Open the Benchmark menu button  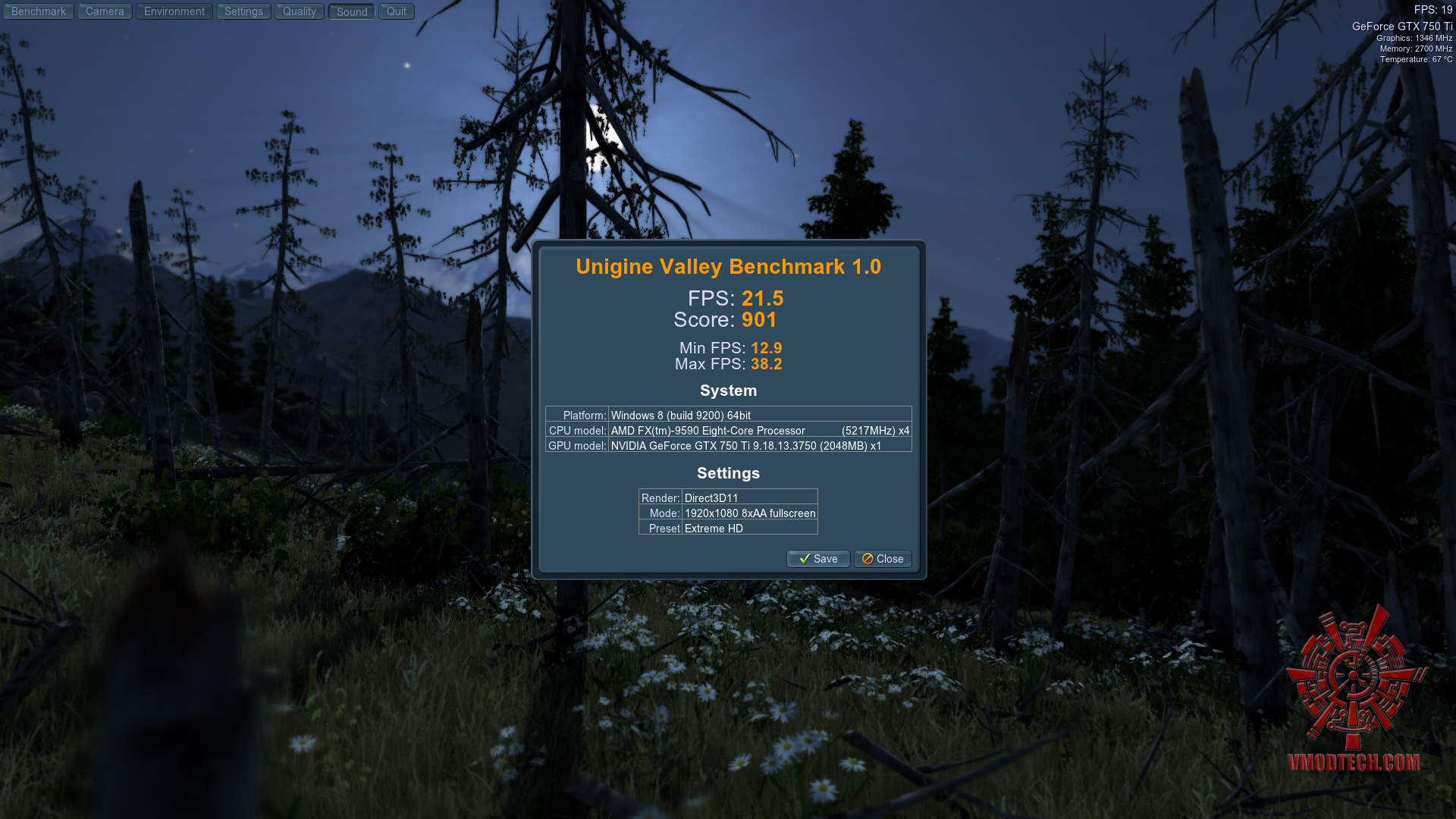tap(39, 11)
